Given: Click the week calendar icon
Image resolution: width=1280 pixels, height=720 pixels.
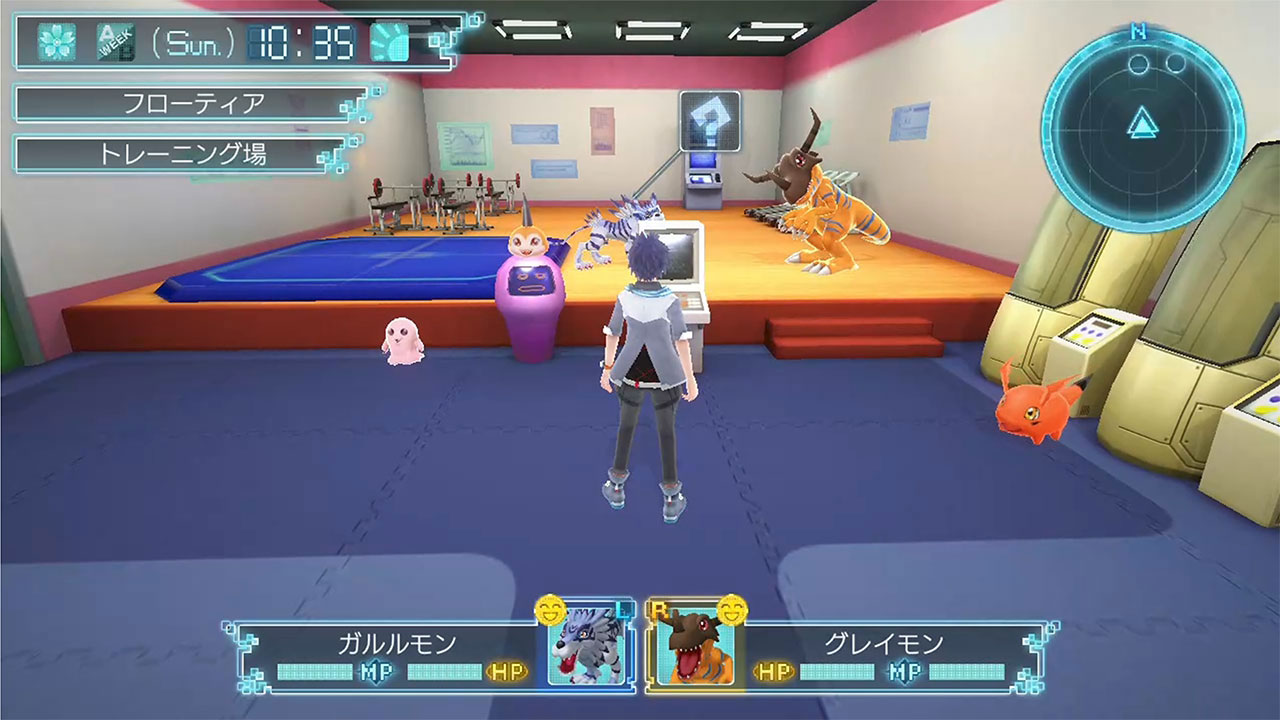Looking at the screenshot, I should pyautogui.click(x=114, y=42).
